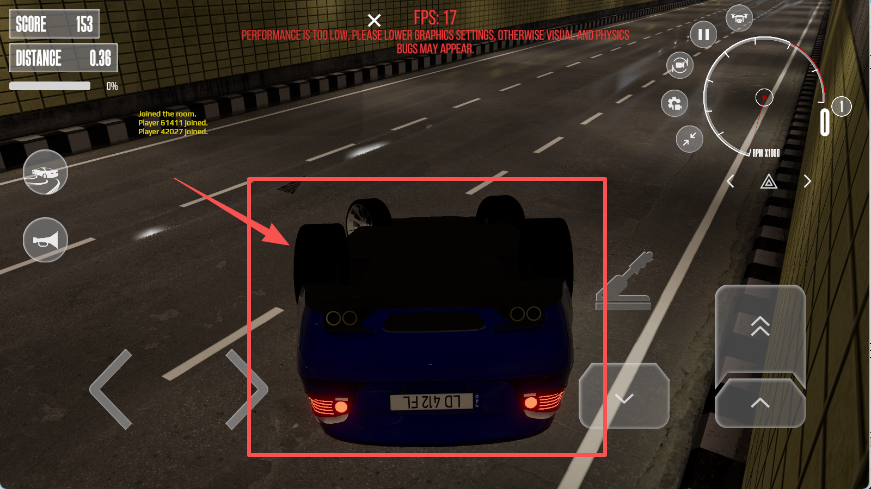Viewport: 871px width, 489px height.
Task: Activate the left turn indicator
Action: point(731,182)
